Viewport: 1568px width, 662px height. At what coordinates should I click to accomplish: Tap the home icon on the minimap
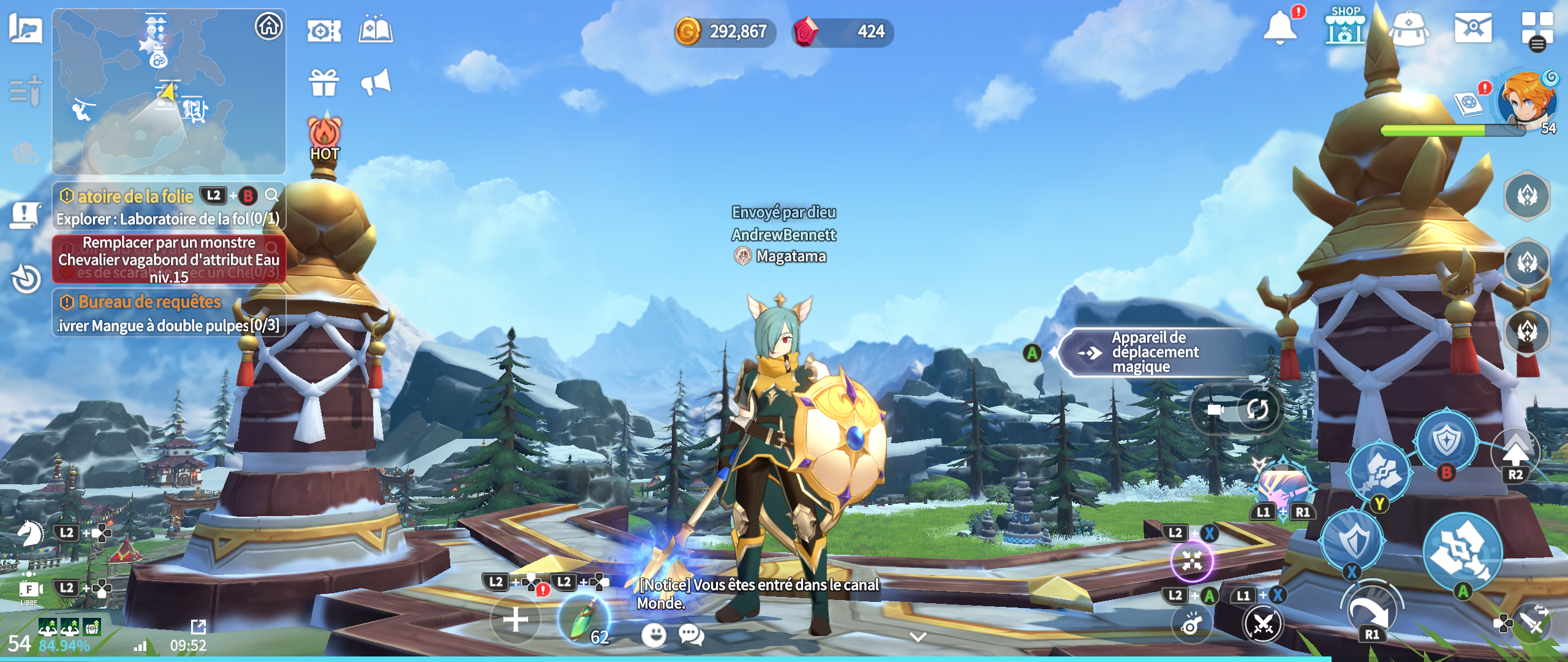[269, 27]
